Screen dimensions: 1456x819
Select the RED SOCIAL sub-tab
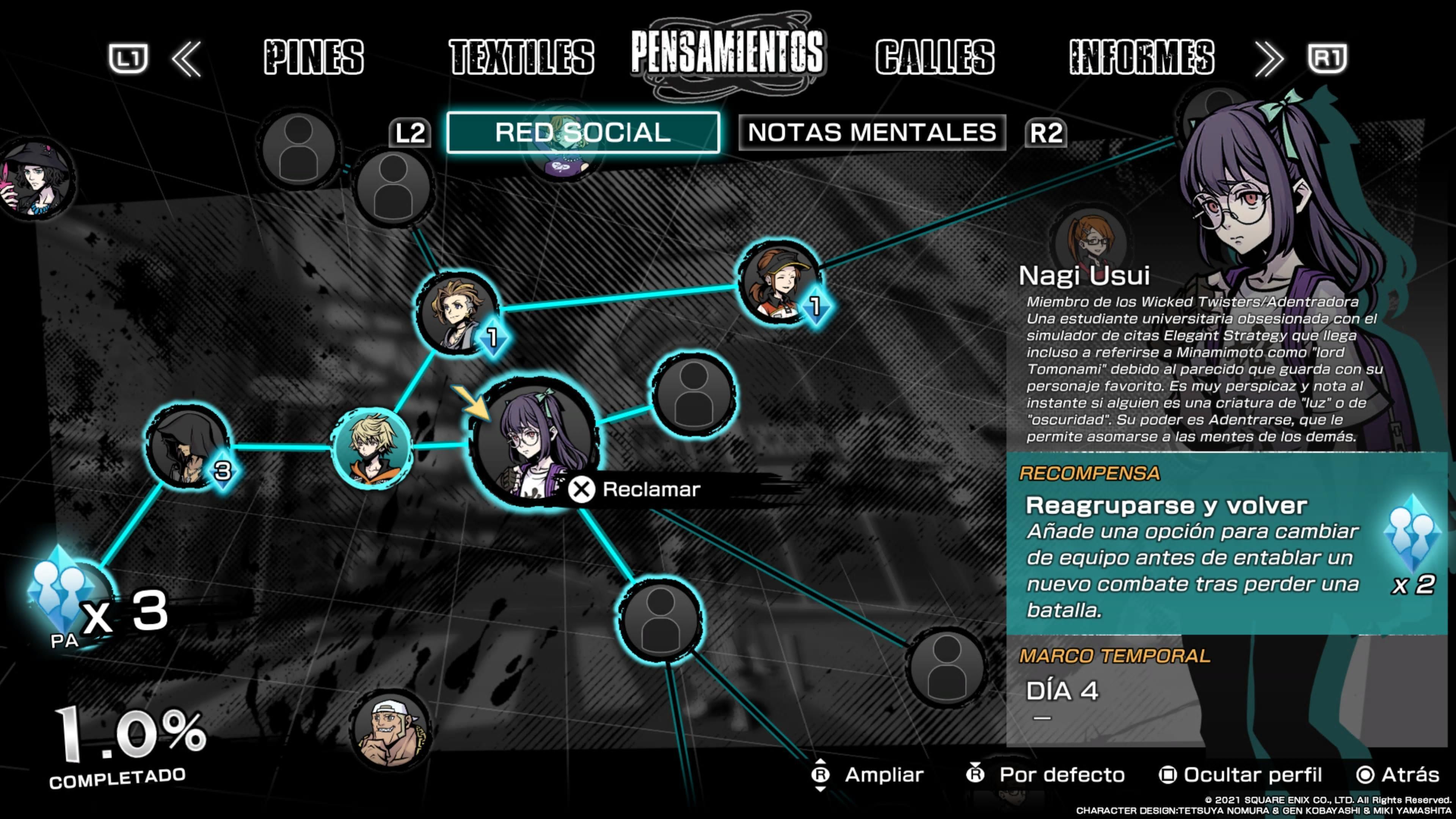583,133
